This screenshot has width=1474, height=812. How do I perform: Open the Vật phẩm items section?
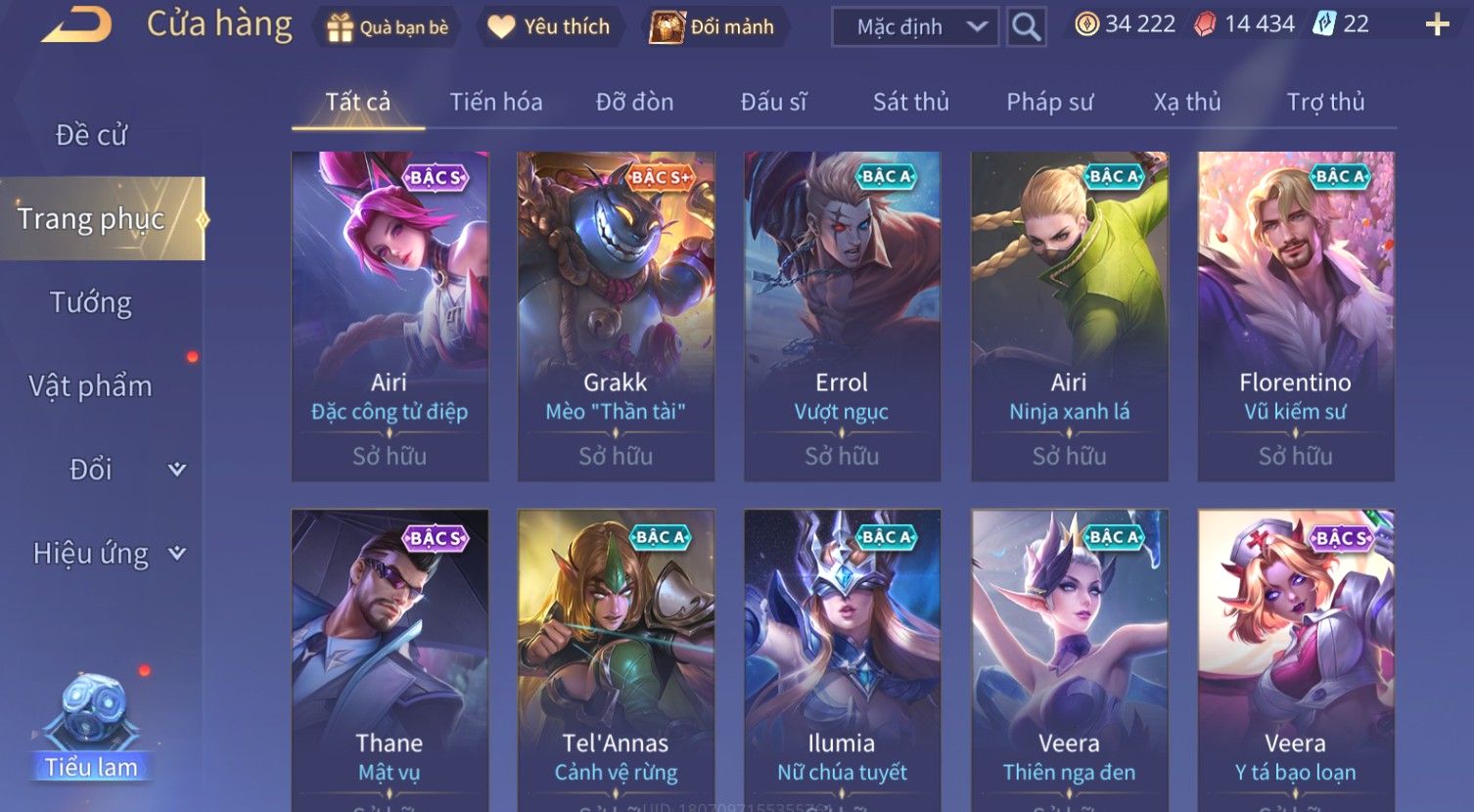[91, 386]
